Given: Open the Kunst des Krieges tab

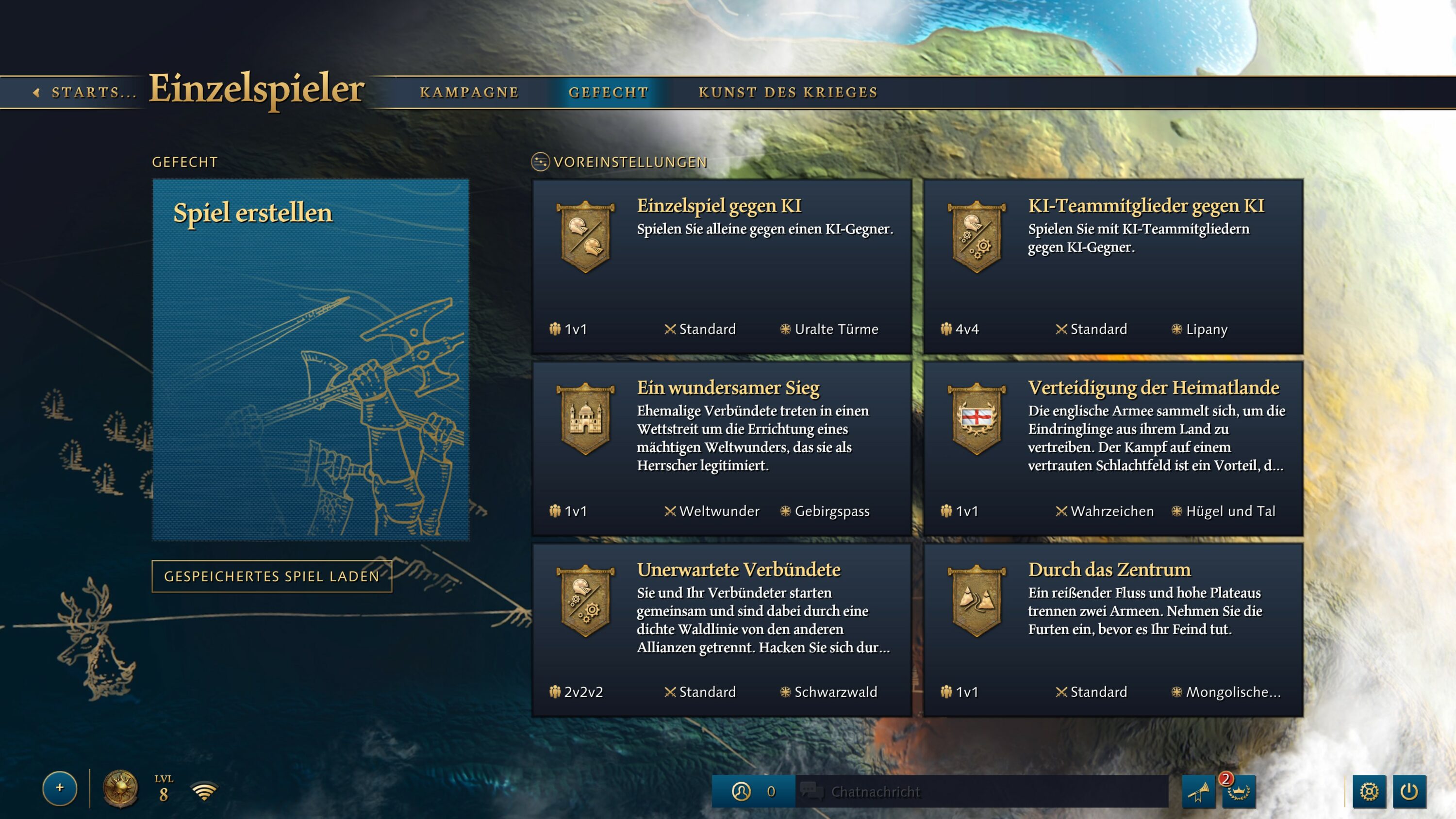Looking at the screenshot, I should click(788, 92).
